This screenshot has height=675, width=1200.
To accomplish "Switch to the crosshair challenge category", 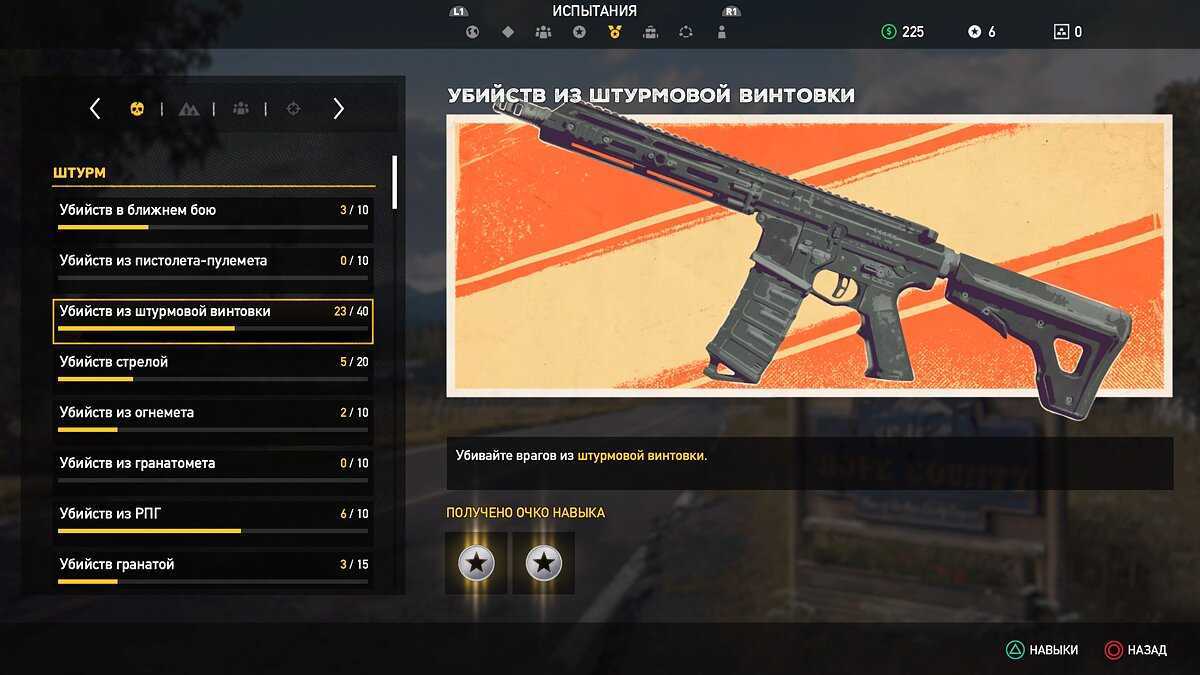I will point(293,109).
